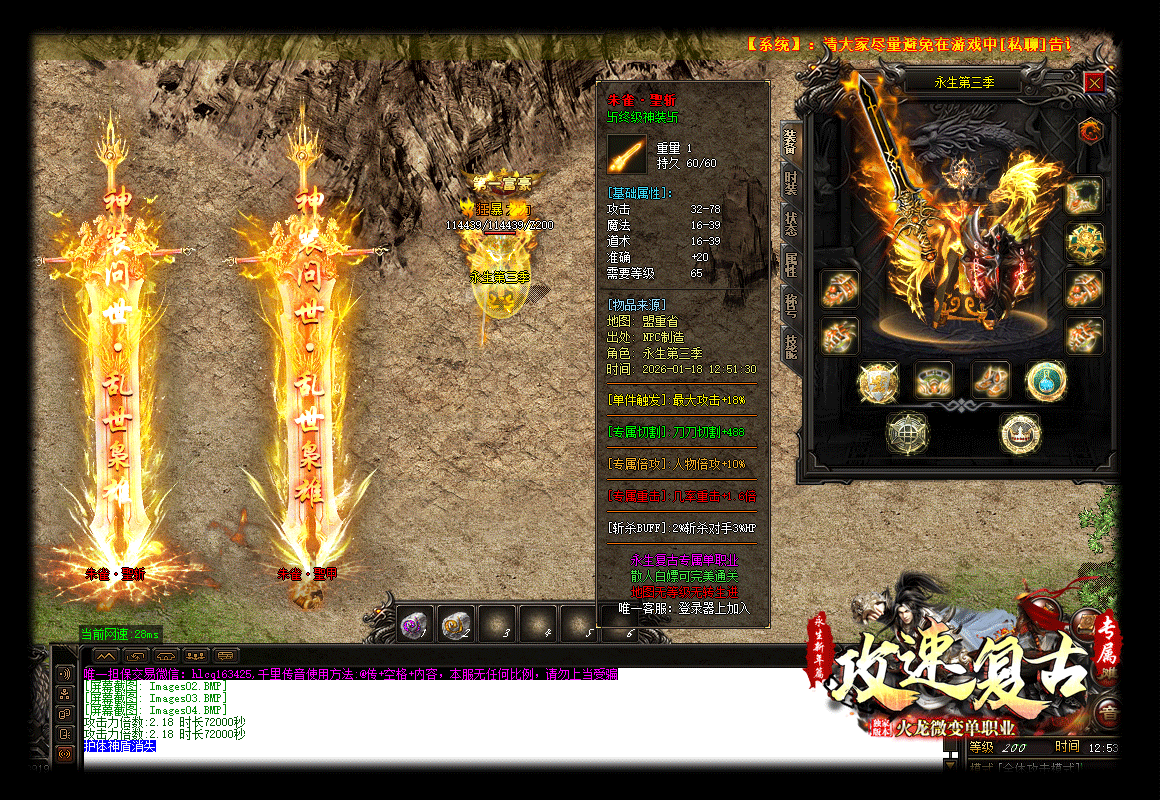Select the necklace equipment slot
1160x800 pixels.
1083,195
